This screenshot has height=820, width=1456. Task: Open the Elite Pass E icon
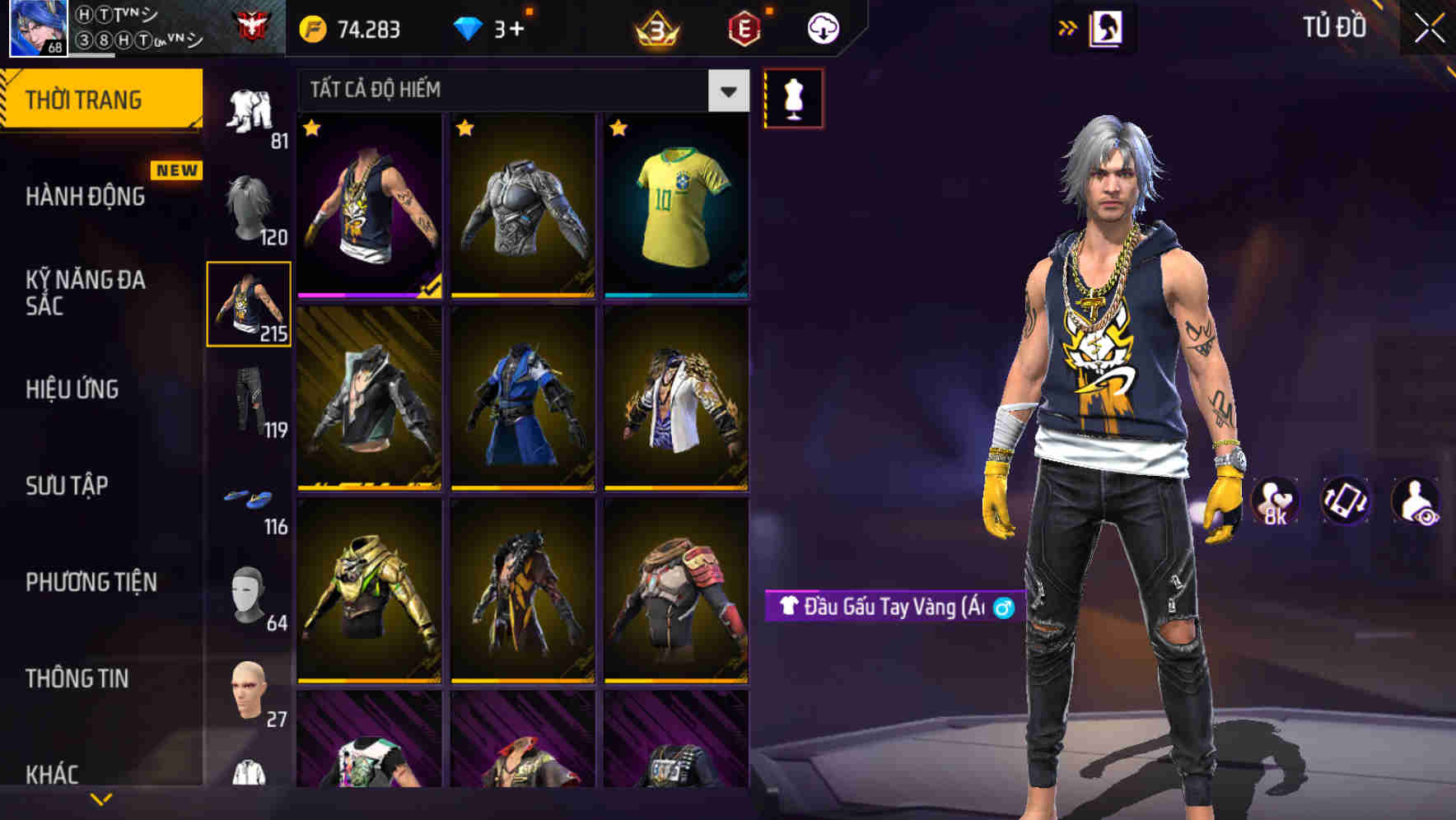coord(744,25)
